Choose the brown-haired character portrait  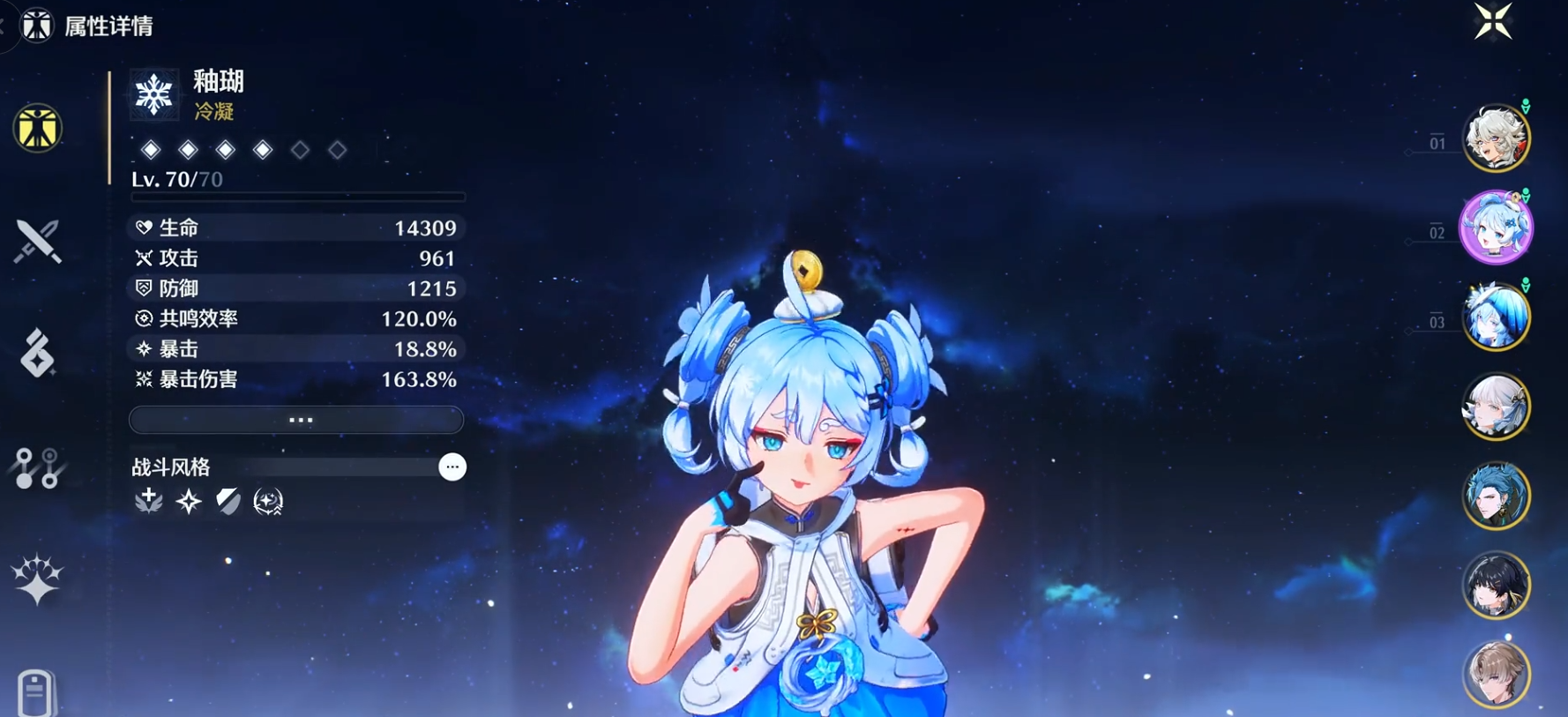1496,675
